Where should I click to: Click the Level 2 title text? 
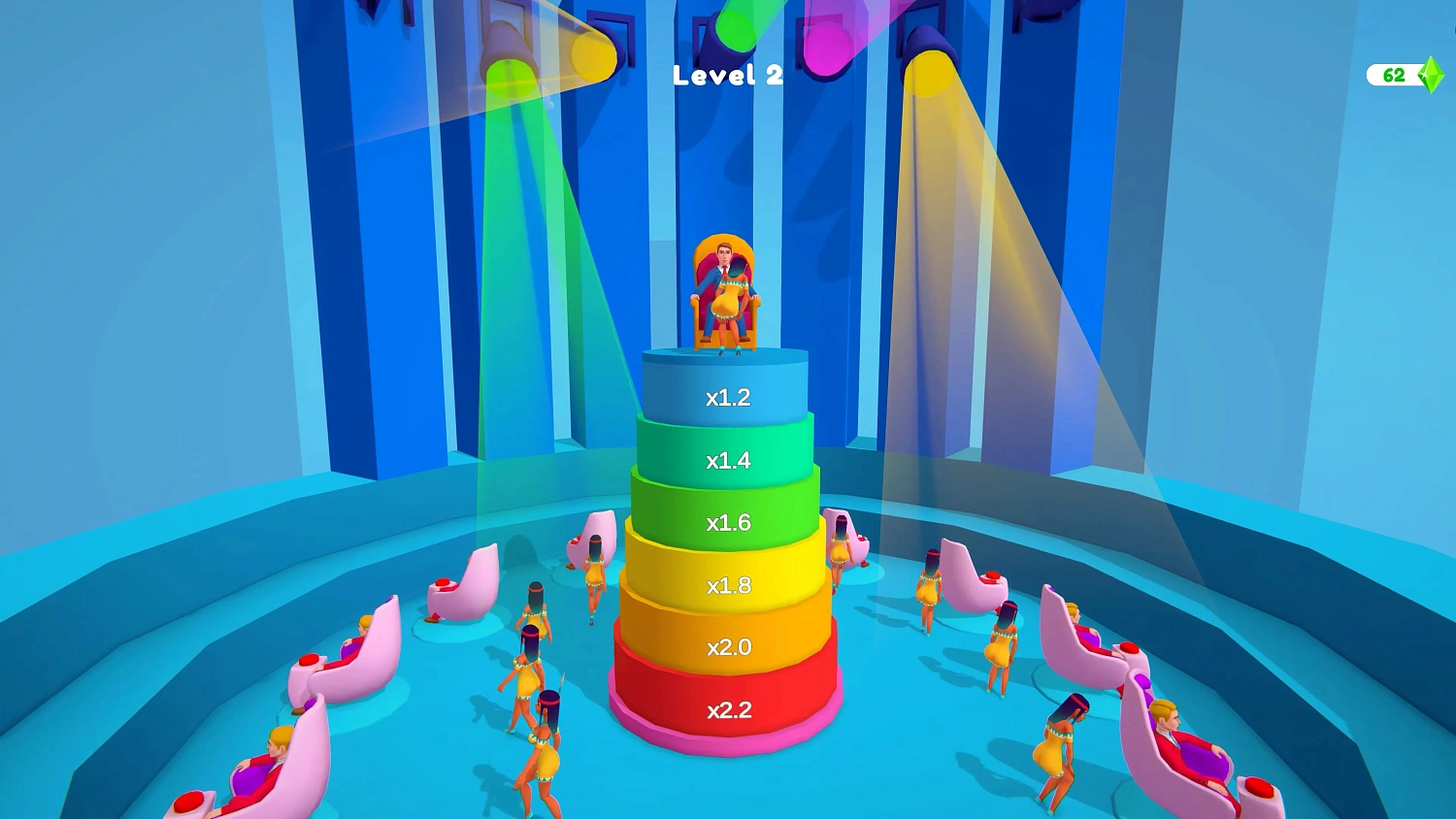[x=729, y=76]
